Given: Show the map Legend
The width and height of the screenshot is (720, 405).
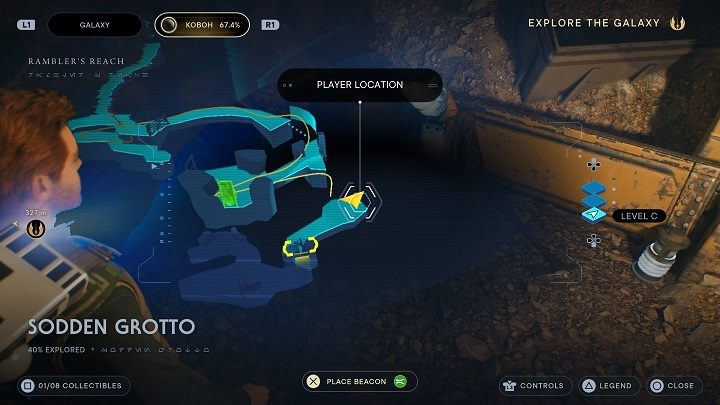Looking at the screenshot, I should [x=608, y=385].
